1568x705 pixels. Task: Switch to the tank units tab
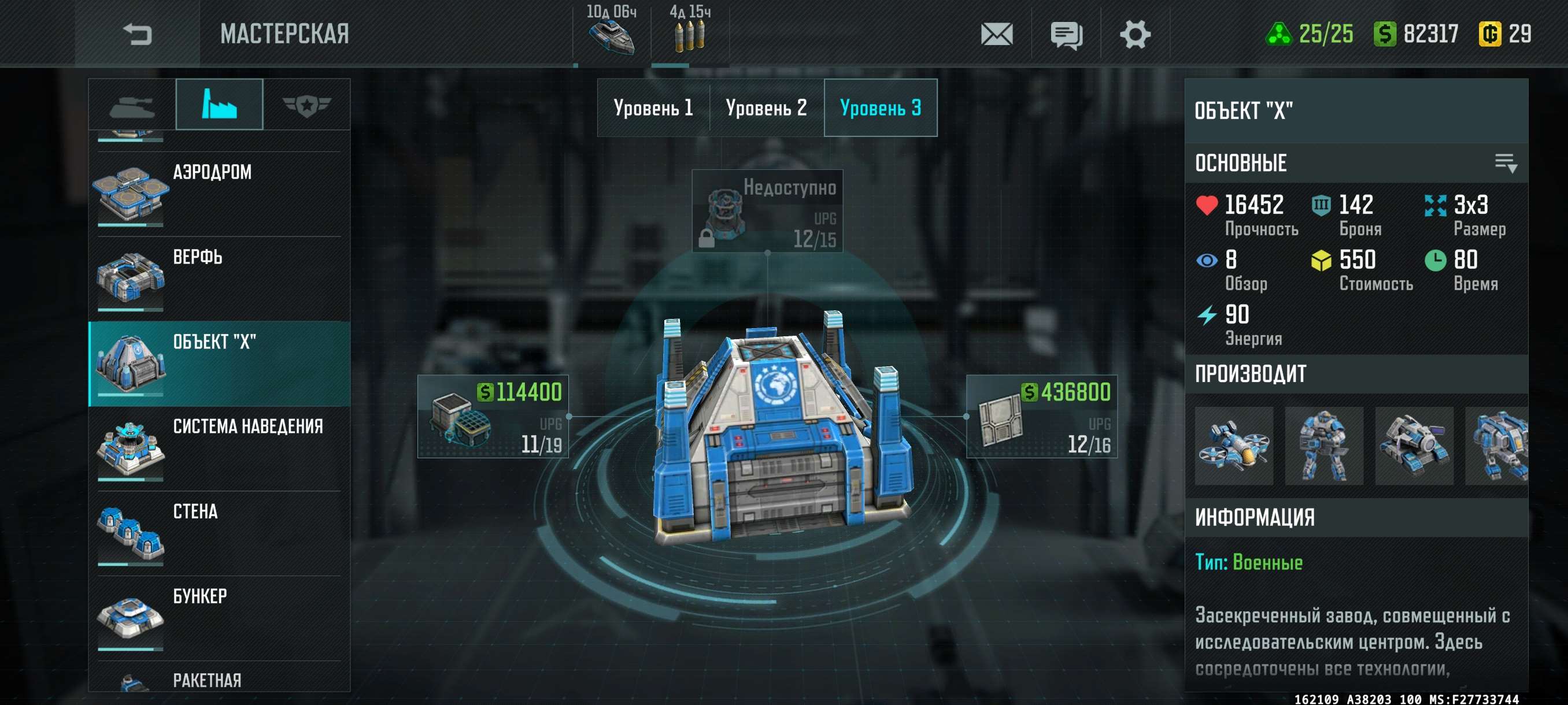coord(132,105)
